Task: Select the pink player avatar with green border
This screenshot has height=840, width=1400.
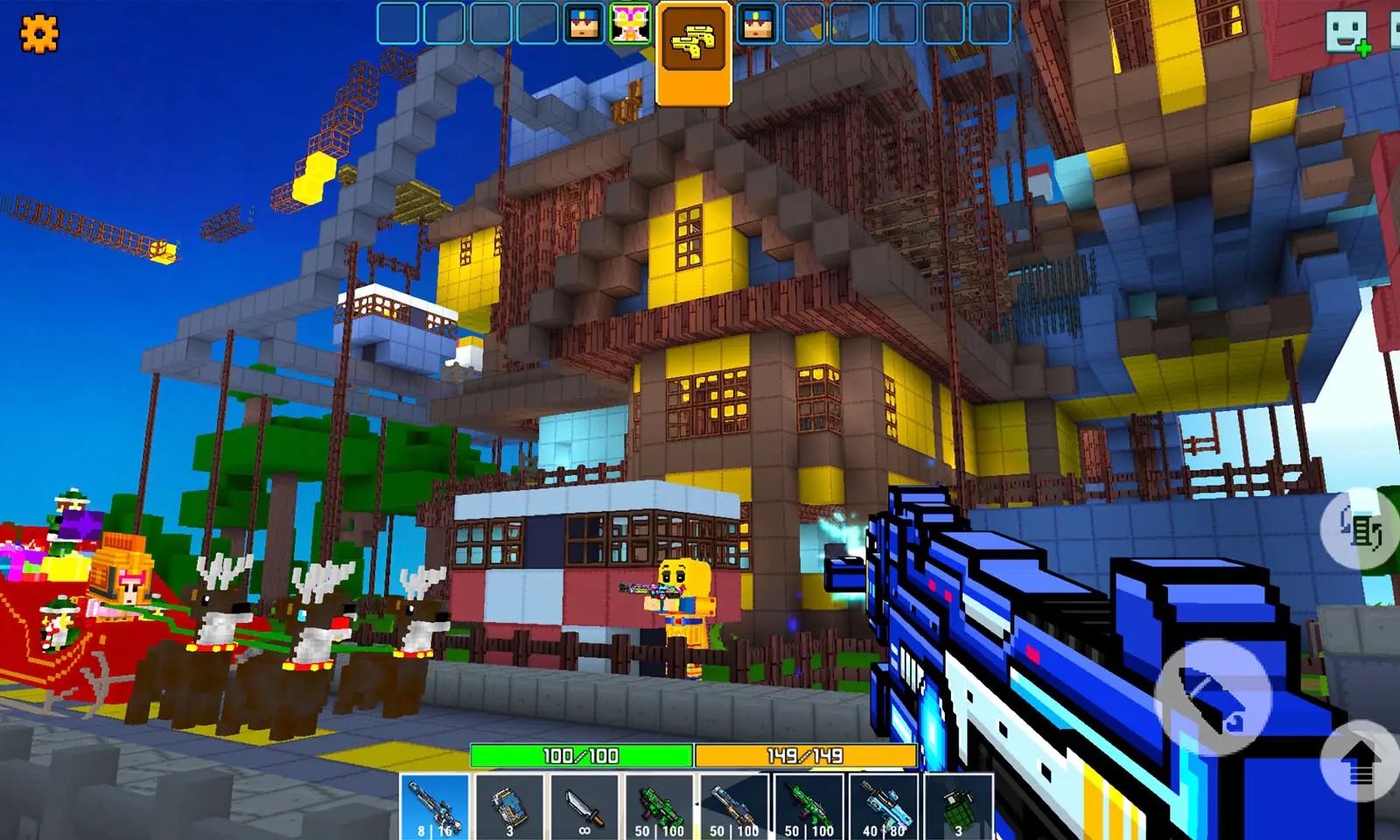Action: pos(631,24)
